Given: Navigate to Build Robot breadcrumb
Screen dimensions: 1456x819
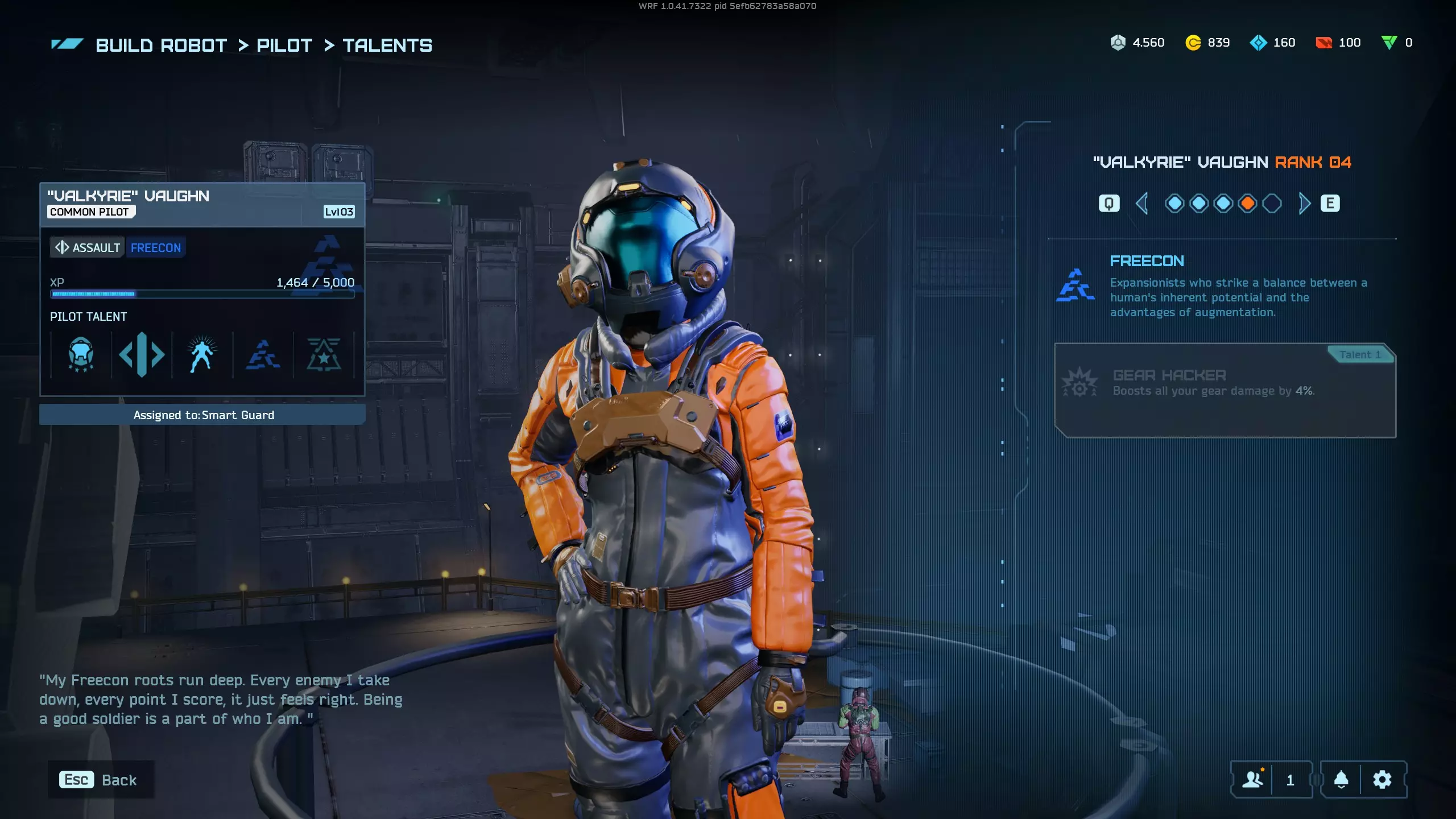Looking at the screenshot, I should [x=161, y=45].
